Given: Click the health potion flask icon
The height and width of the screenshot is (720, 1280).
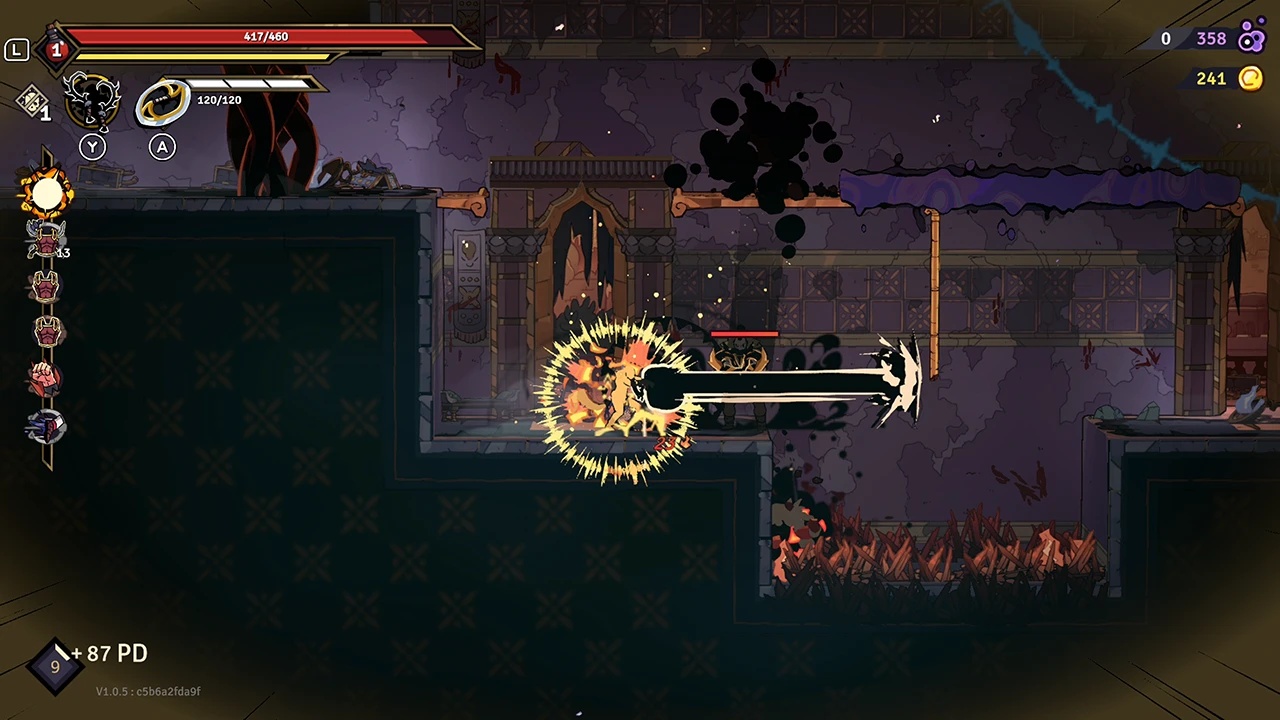Looking at the screenshot, I should [x=55, y=47].
